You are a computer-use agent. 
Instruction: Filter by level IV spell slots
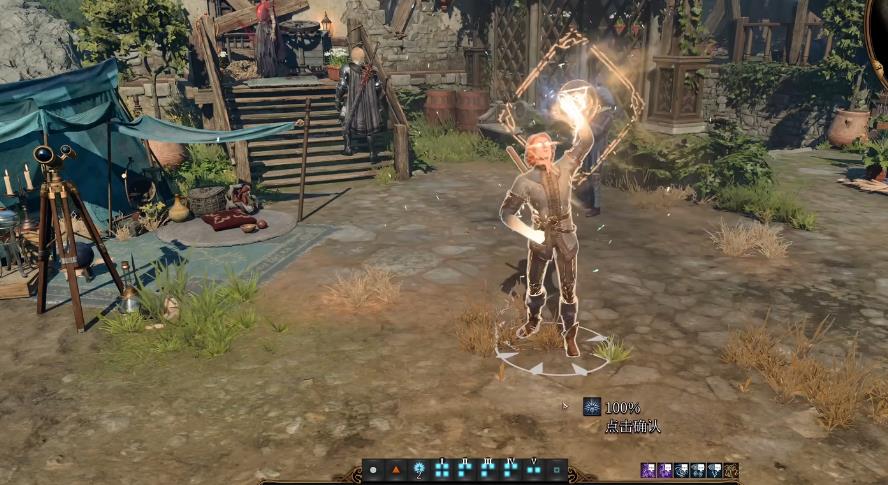click(511, 469)
